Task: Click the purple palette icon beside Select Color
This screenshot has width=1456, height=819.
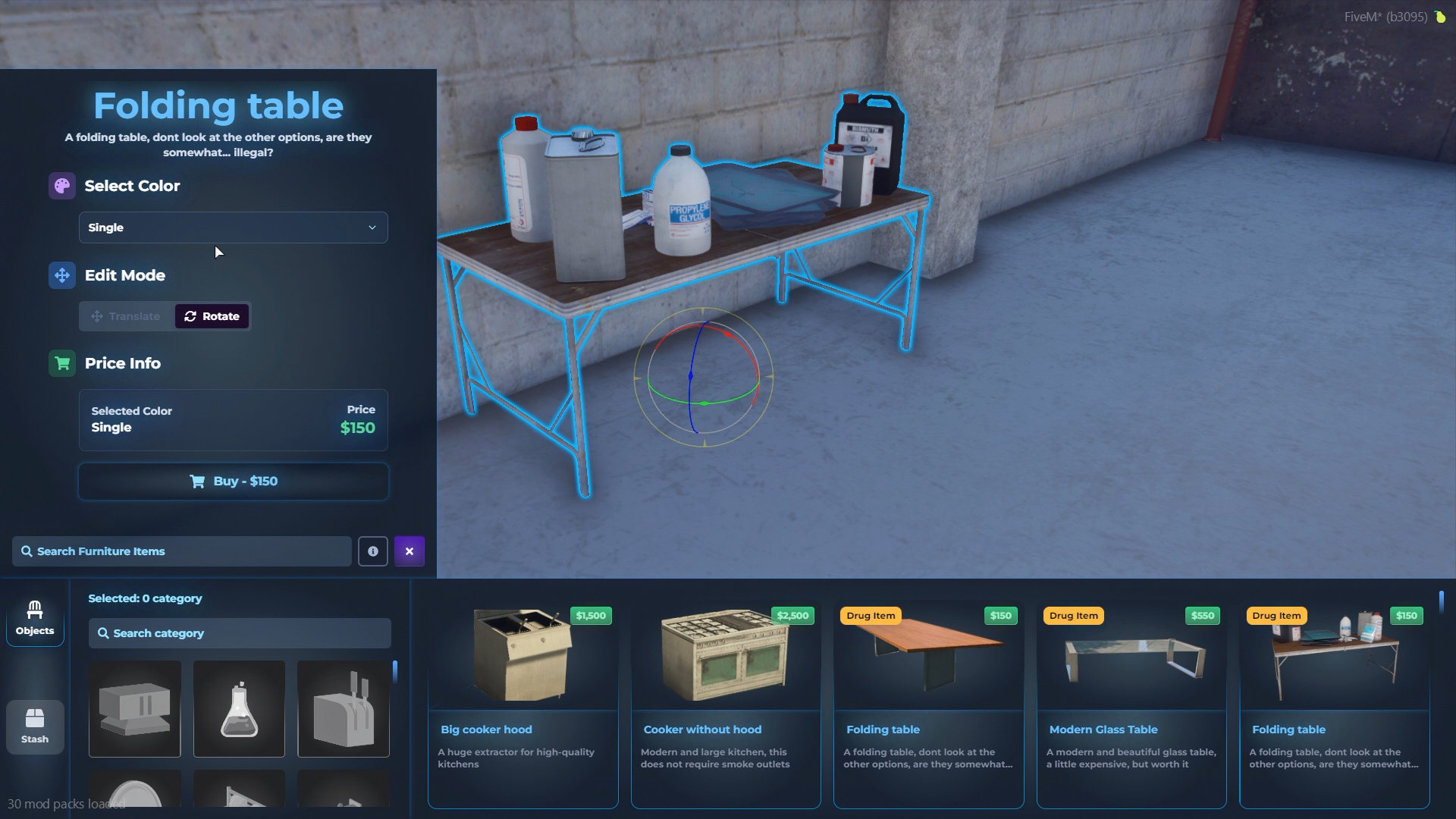Action: tap(61, 186)
